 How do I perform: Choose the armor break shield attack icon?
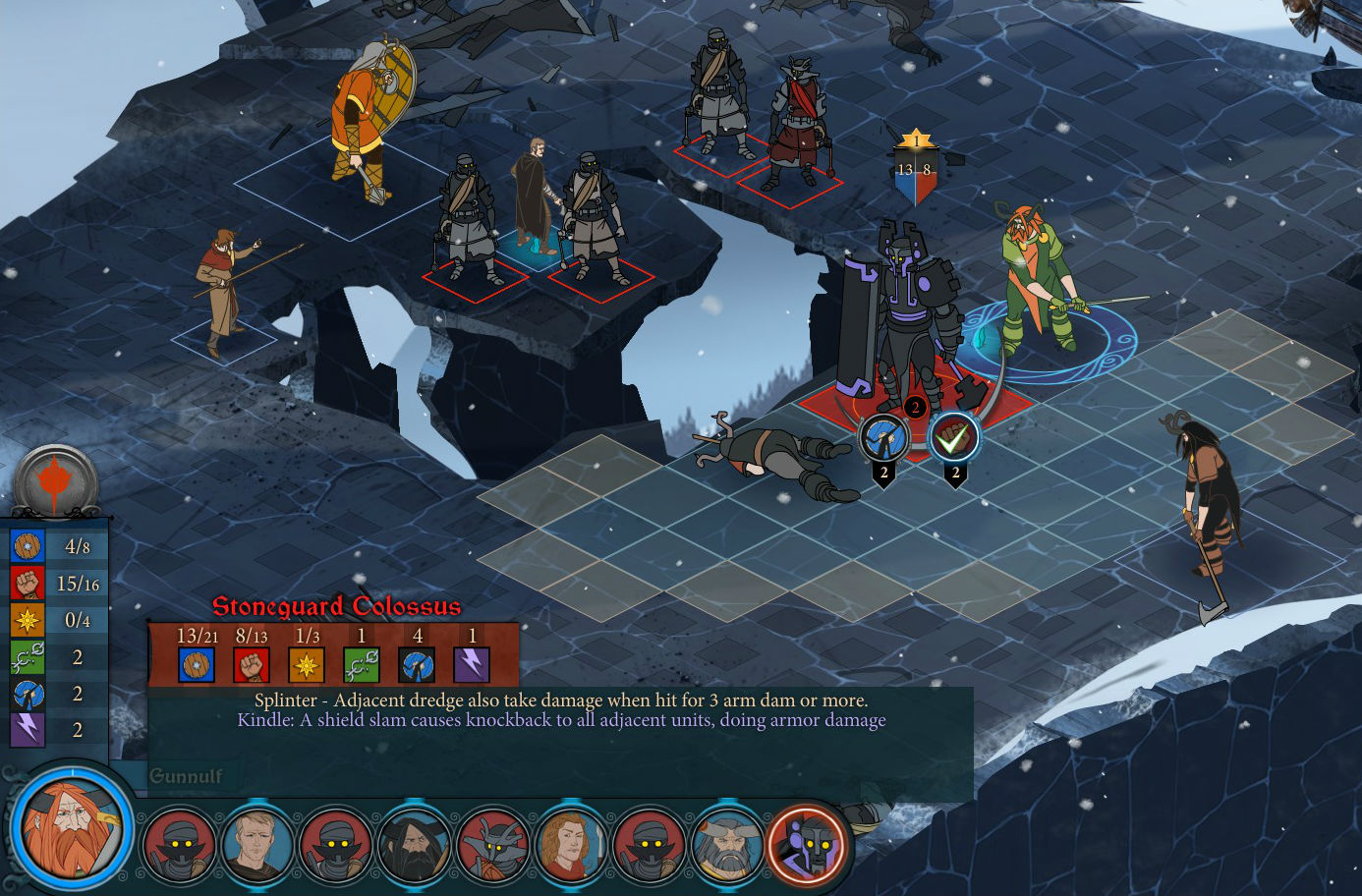[883, 438]
